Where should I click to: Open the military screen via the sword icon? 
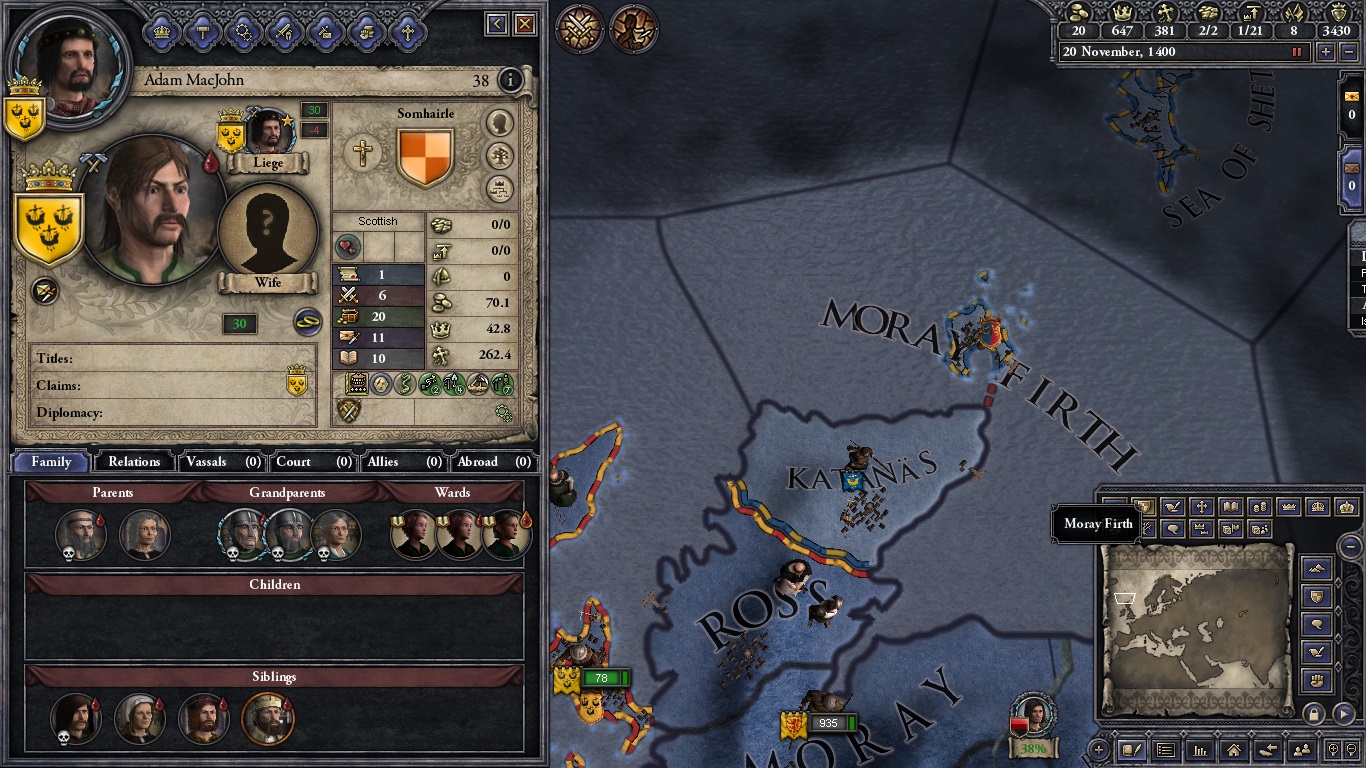[284, 31]
